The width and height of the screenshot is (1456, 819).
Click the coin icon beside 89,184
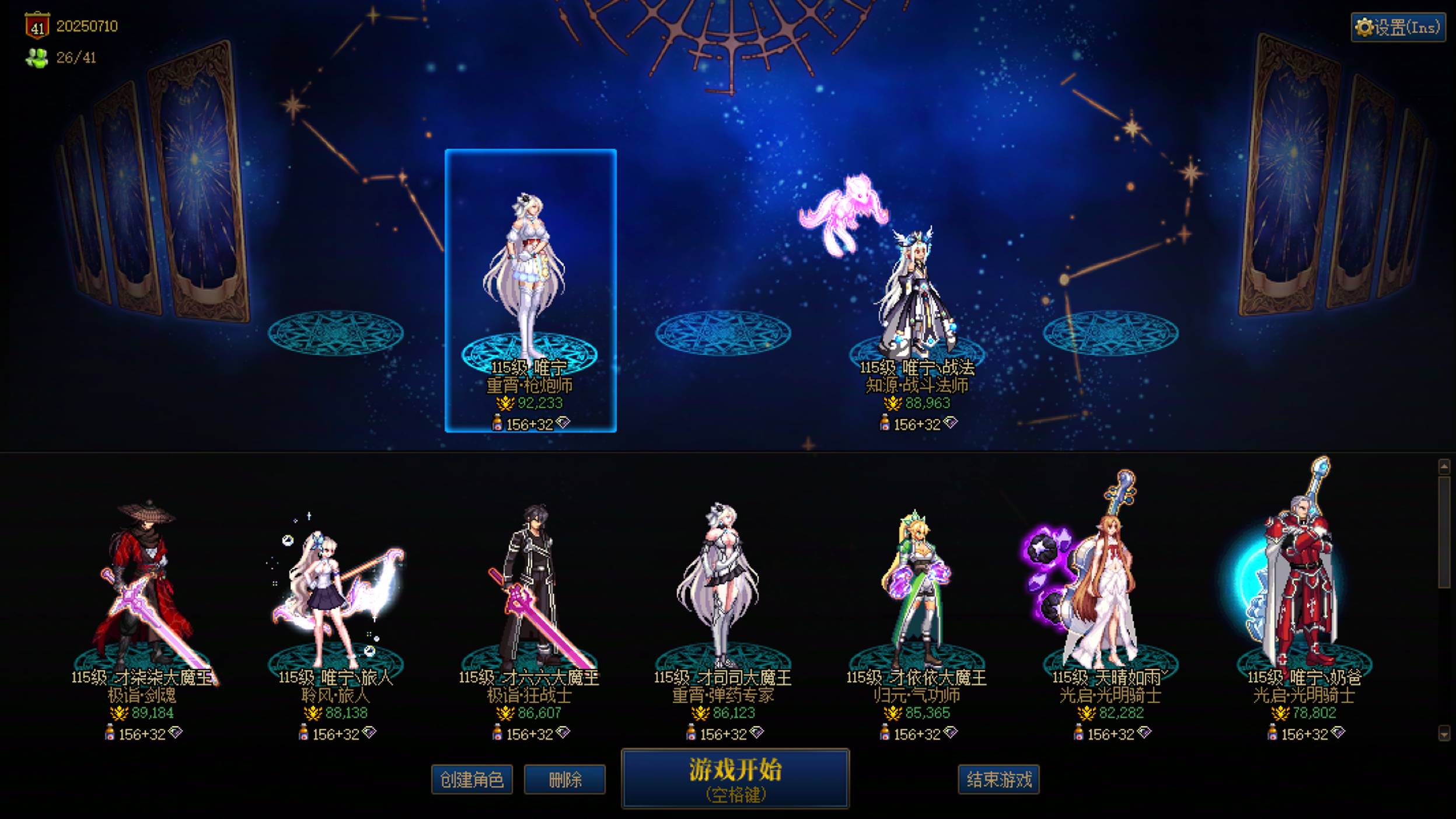(118, 713)
